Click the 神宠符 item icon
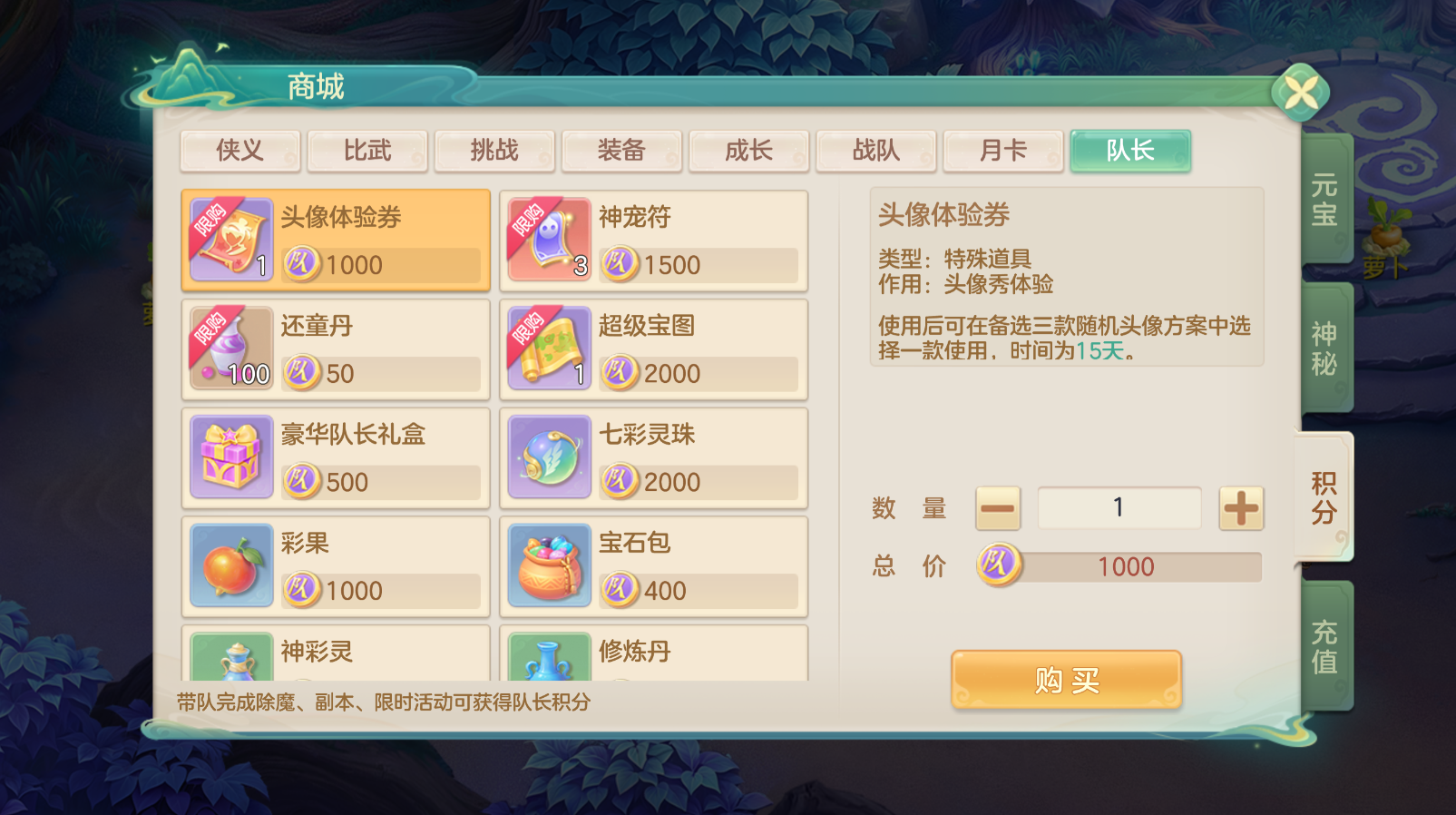 pos(548,240)
